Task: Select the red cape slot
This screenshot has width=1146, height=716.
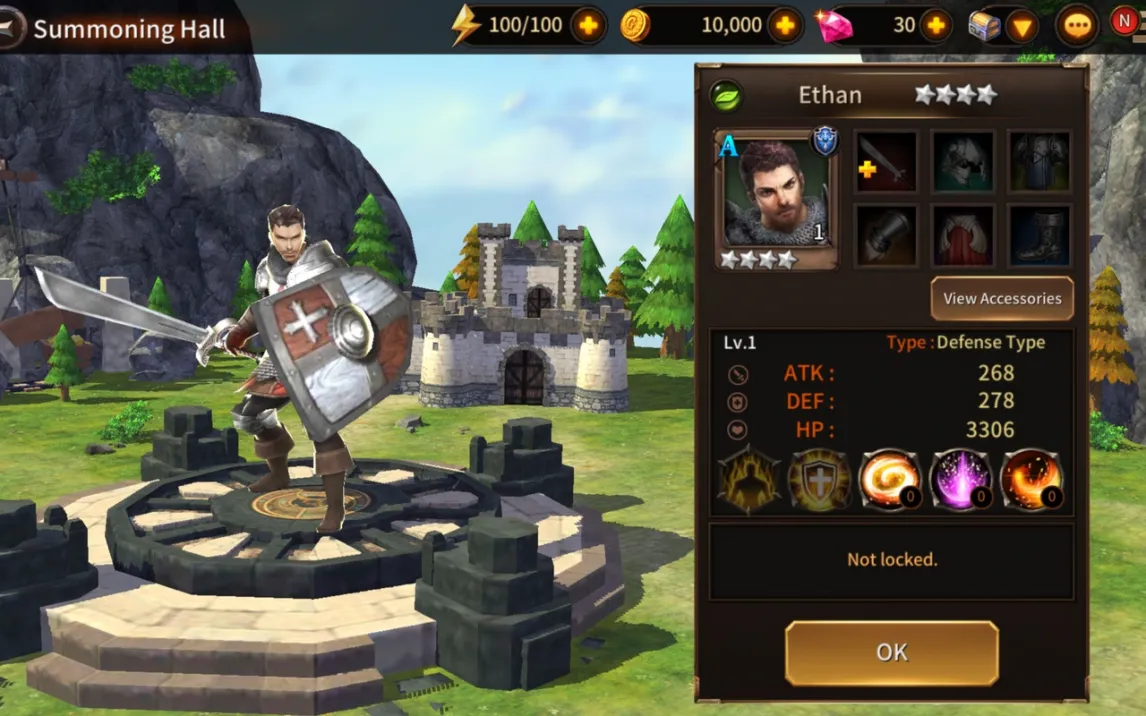Action: click(x=962, y=236)
